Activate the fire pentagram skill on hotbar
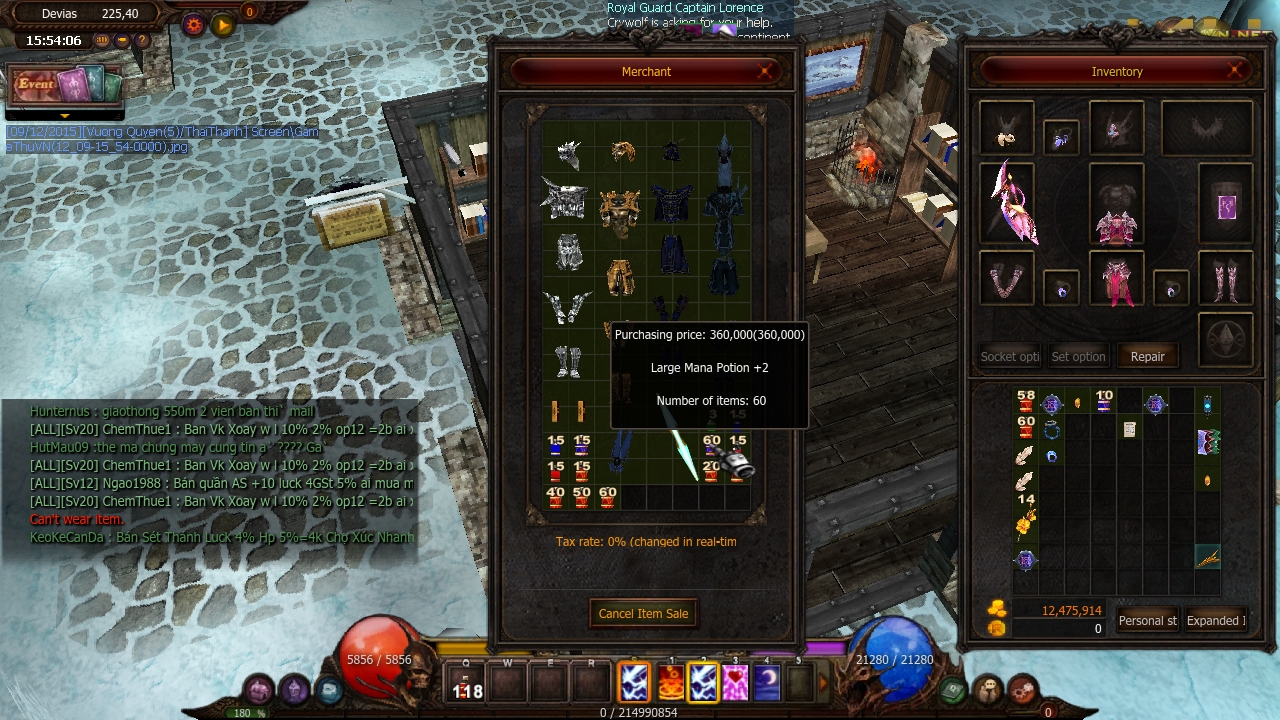Screen dimensions: 1280x720 click(x=670, y=683)
